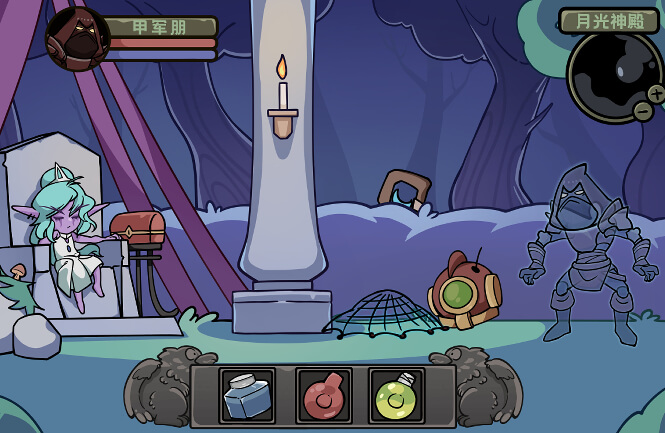
Task: Use the red round flask item
Action: tap(323, 396)
